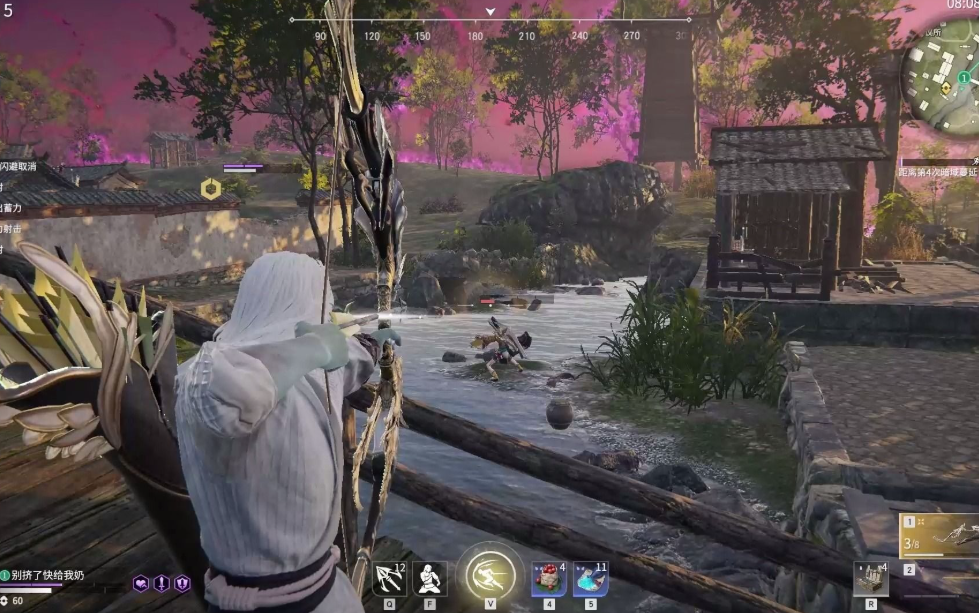Select the R slot consumable item
Viewport: 979px width, 613px height.
click(x=870, y=579)
